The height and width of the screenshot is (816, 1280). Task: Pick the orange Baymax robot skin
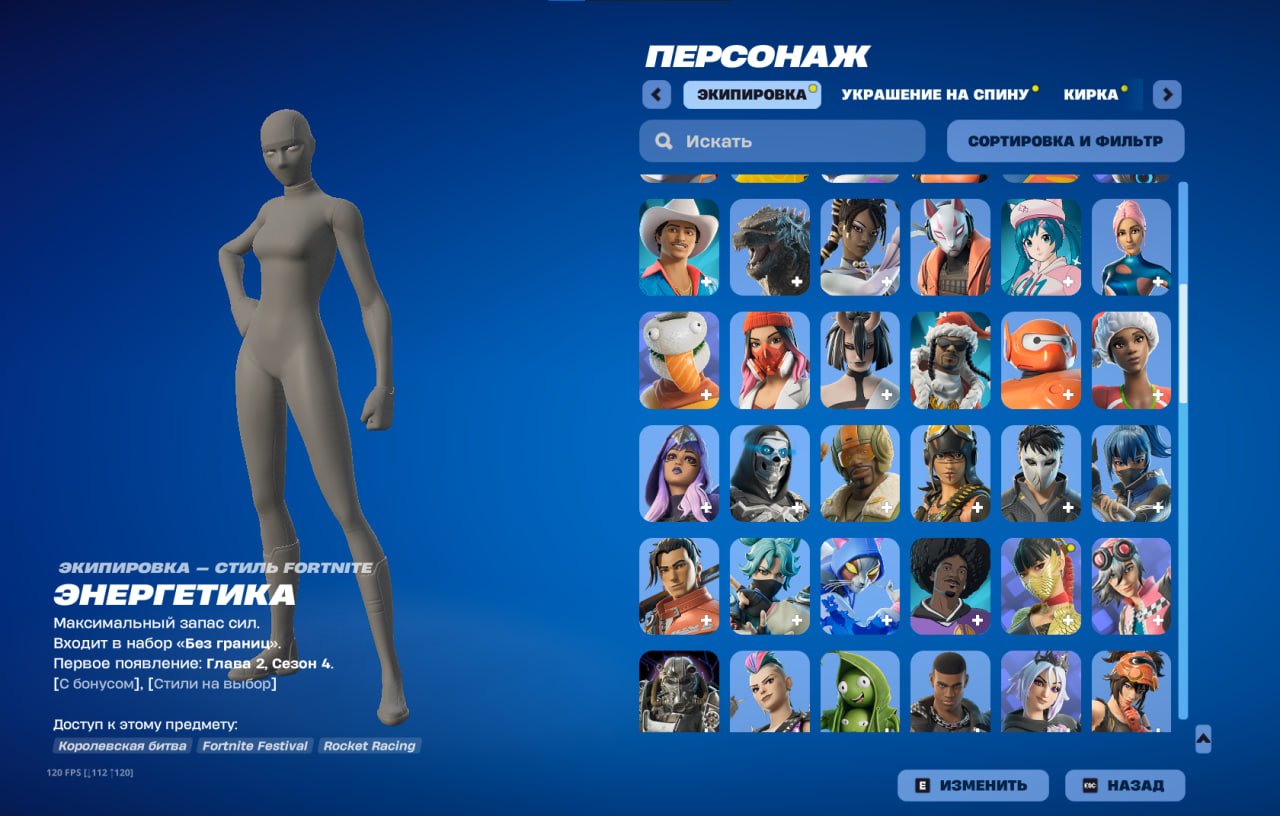click(x=1040, y=360)
